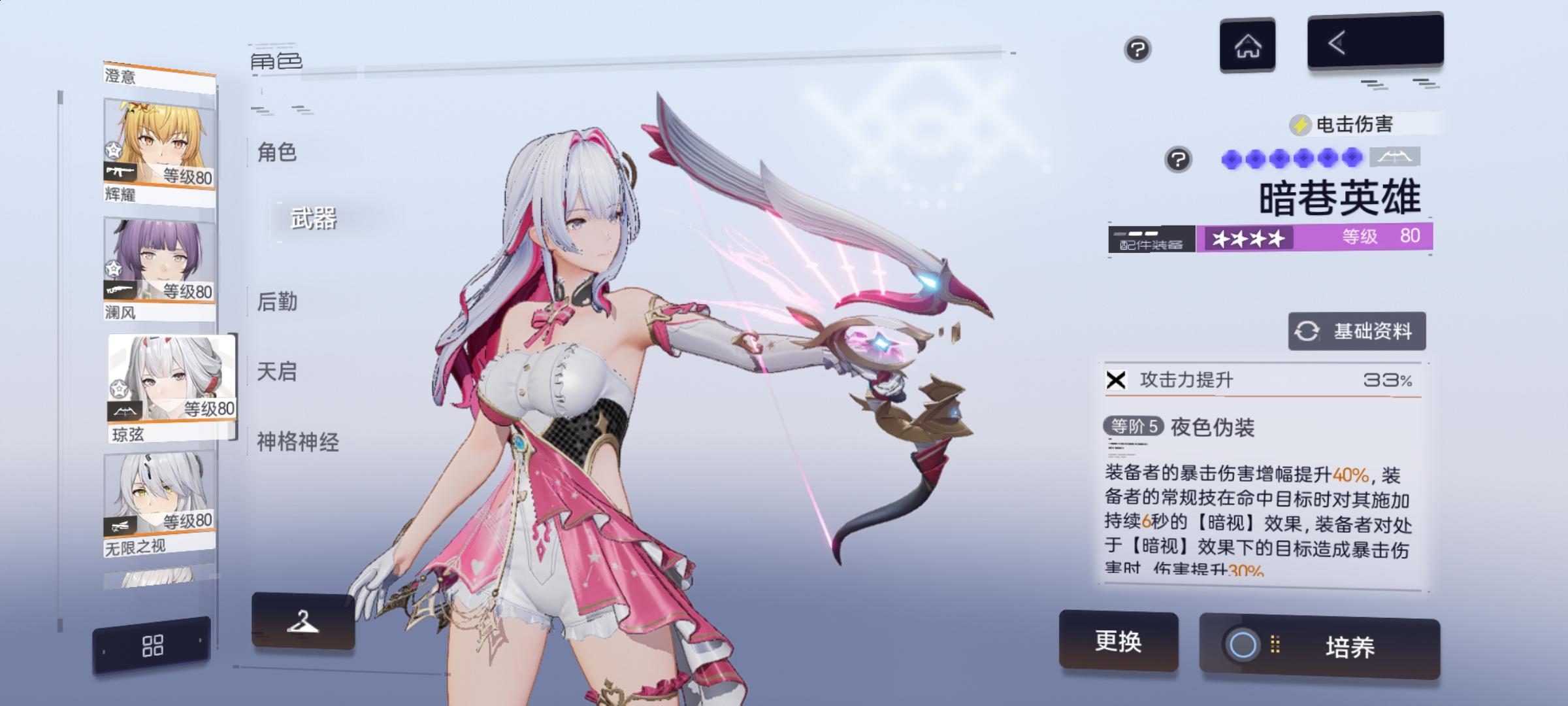Click the lightning icon before 电击伤害
This screenshot has width=1568, height=706.
tap(1299, 124)
